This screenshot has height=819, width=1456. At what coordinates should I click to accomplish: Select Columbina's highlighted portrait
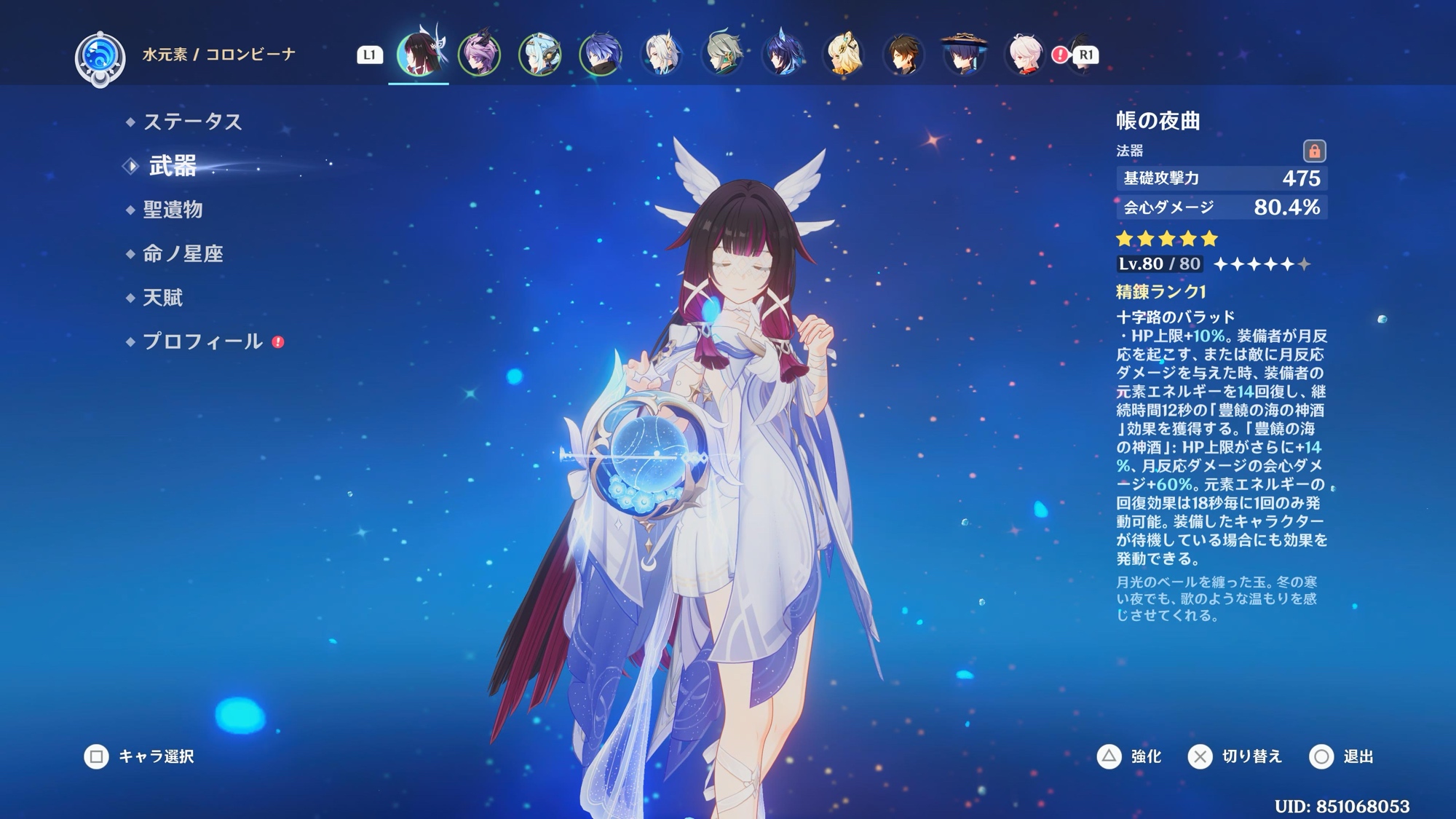pyautogui.click(x=419, y=55)
